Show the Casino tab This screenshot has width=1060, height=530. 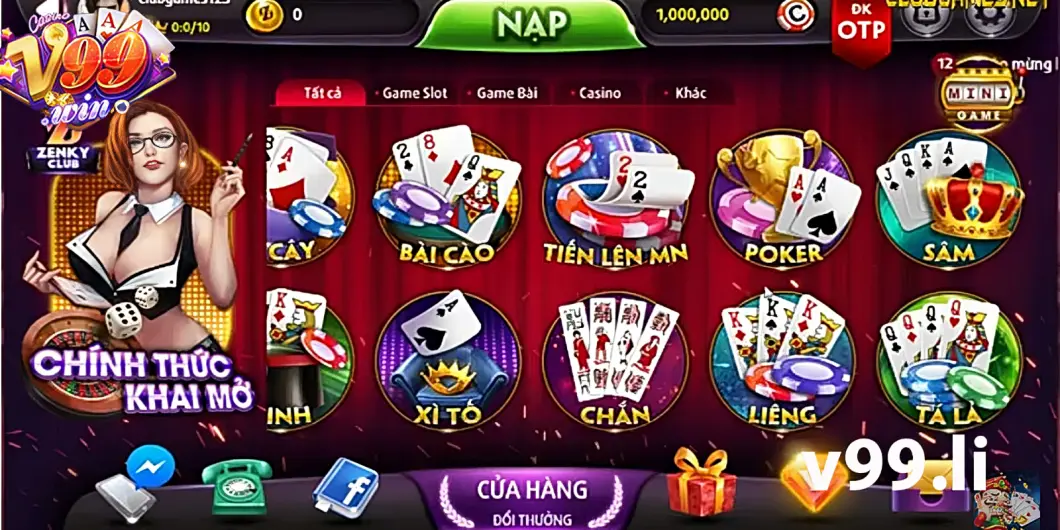(599, 93)
